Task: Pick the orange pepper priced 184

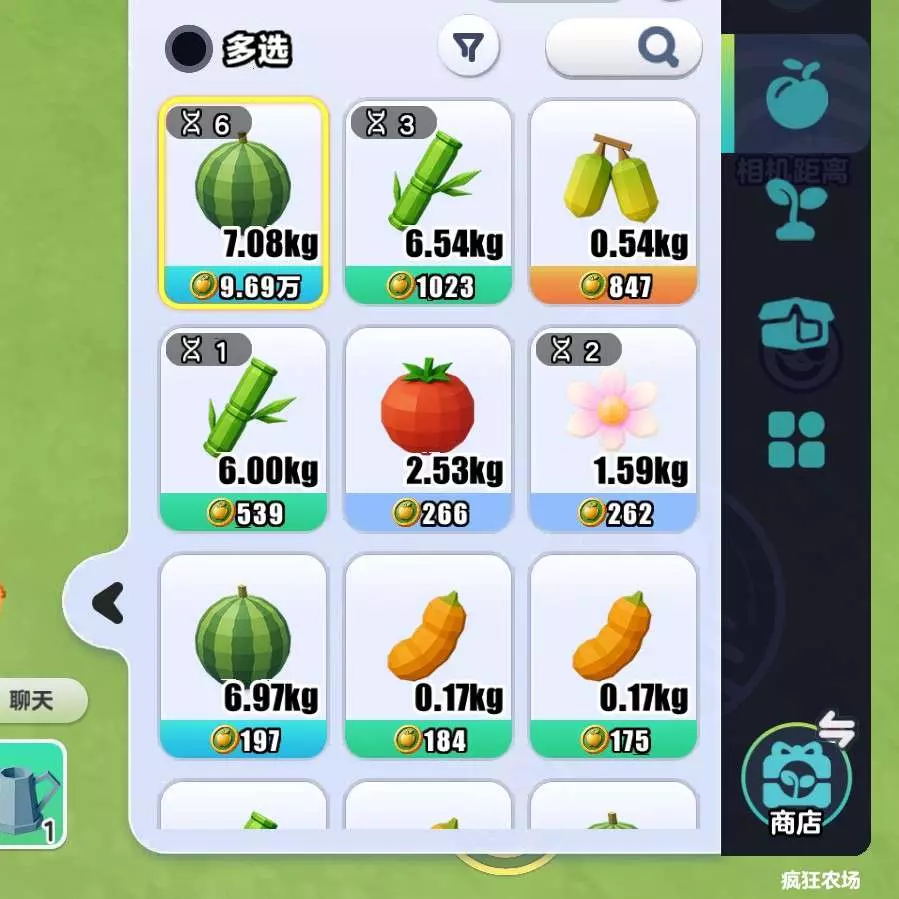Action: point(428,656)
